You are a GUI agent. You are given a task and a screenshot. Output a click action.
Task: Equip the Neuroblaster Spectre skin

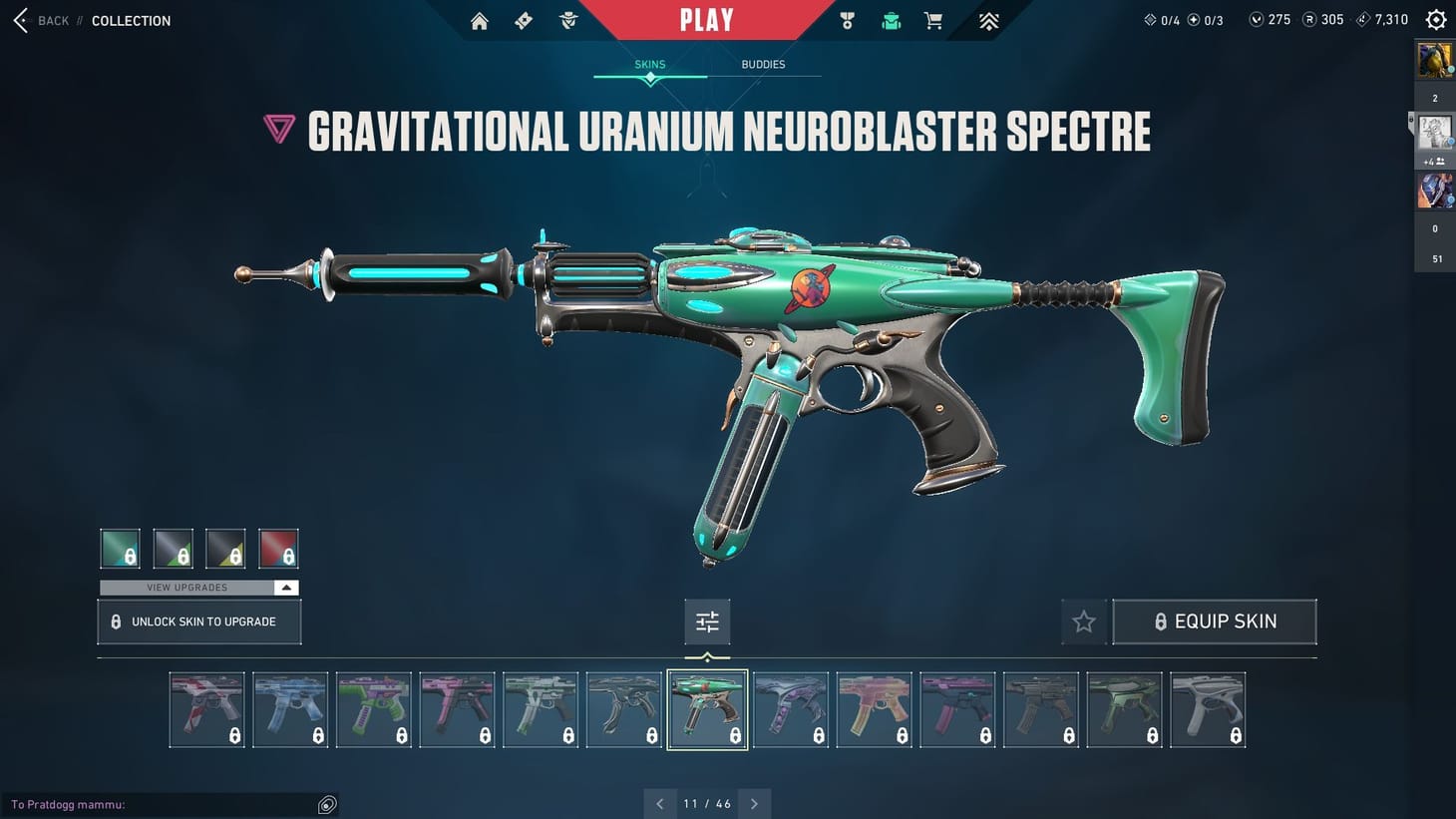(1214, 621)
